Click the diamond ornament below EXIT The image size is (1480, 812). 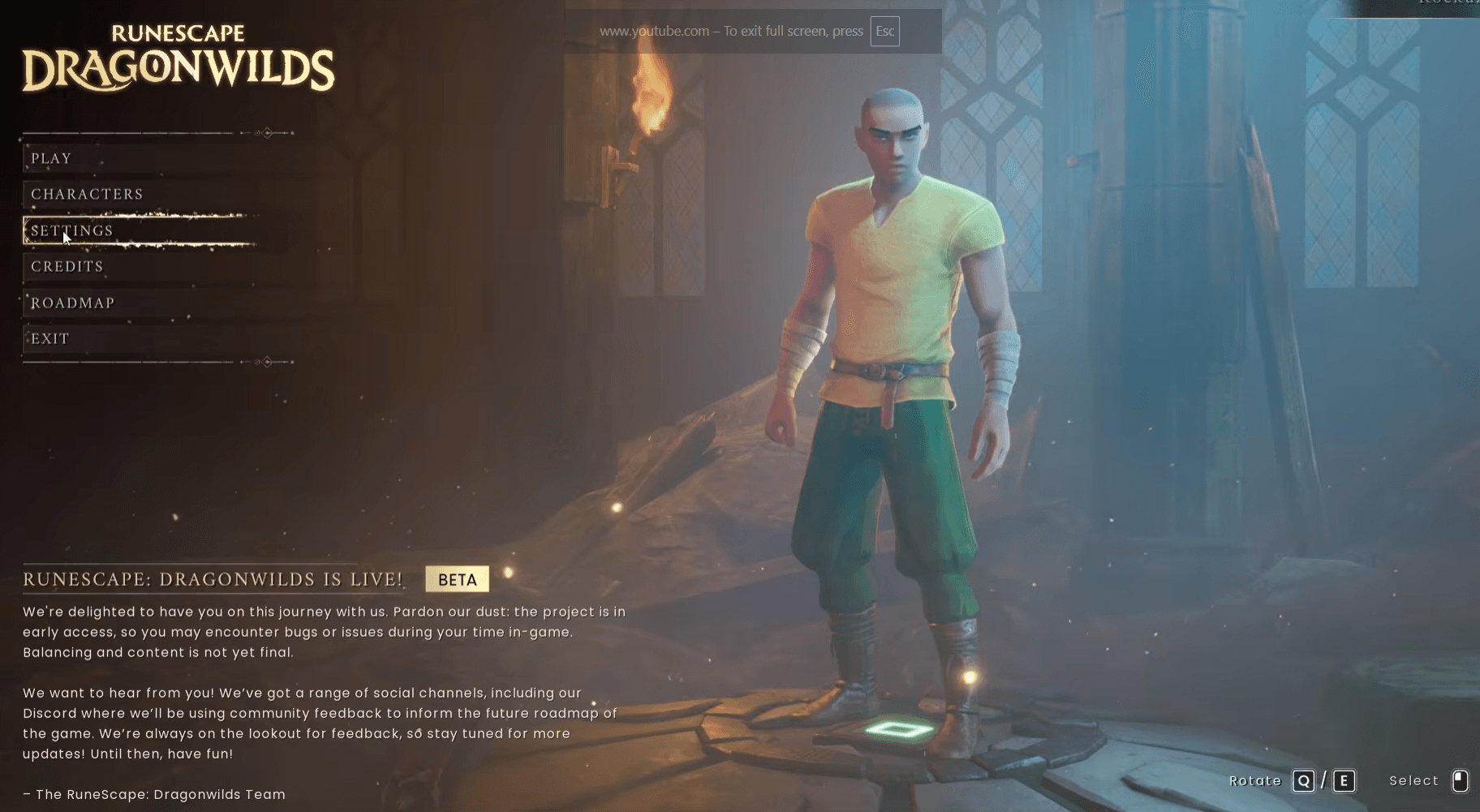[x=265, y=360]
